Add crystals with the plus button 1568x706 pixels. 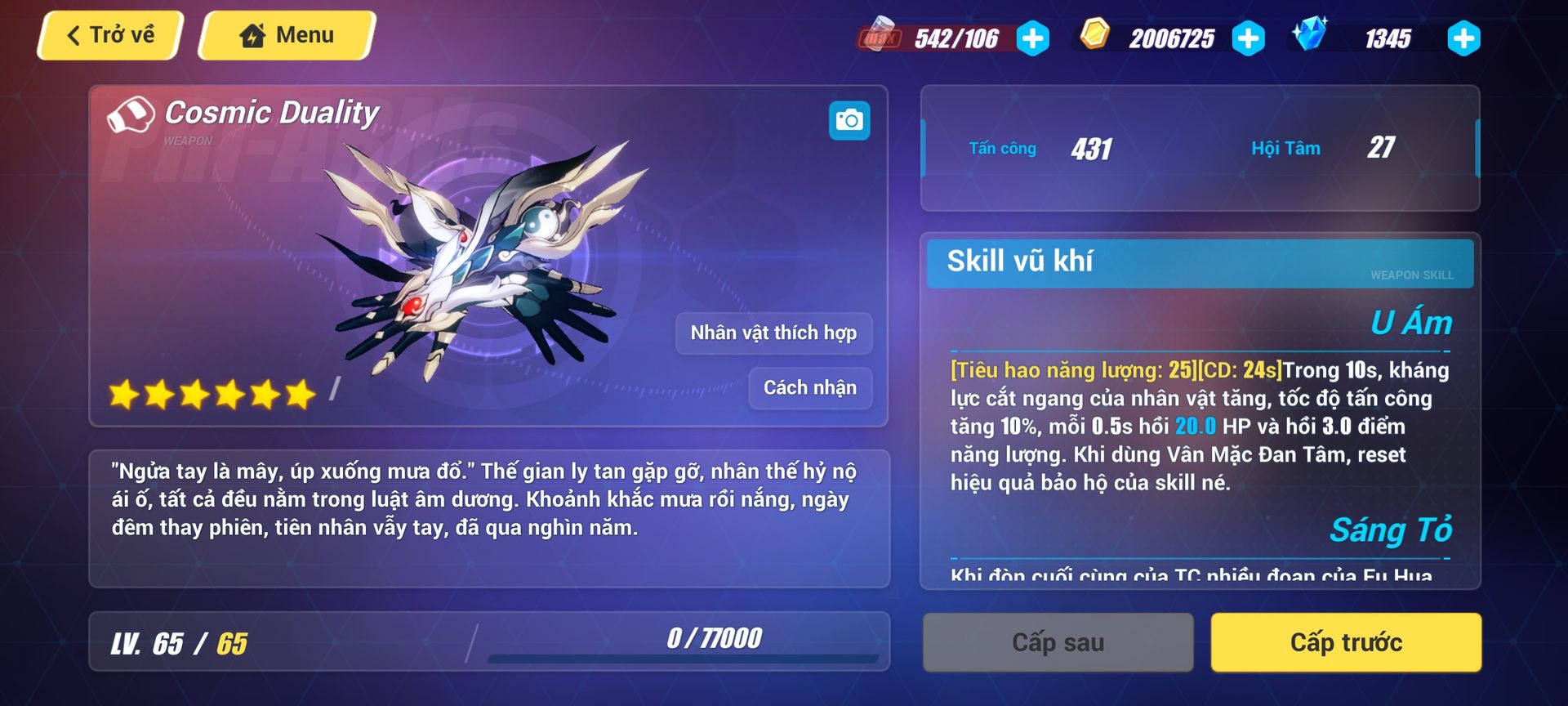click(x=1463, y=38)
